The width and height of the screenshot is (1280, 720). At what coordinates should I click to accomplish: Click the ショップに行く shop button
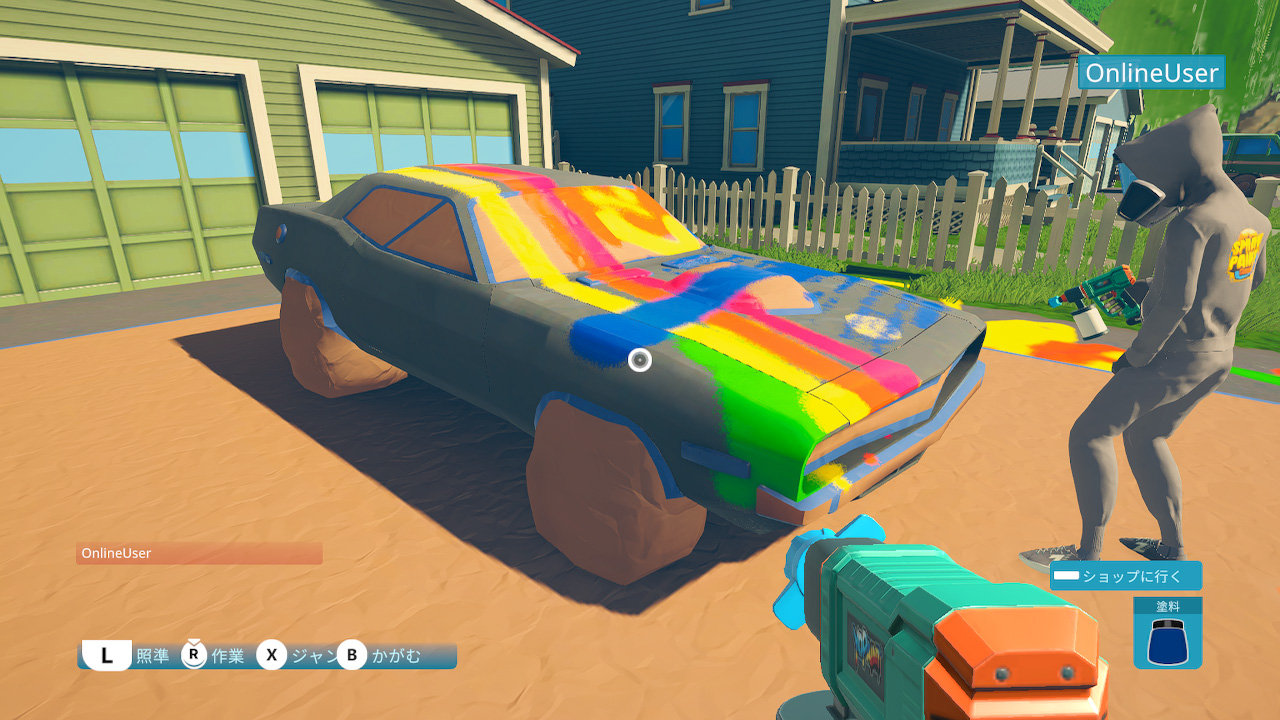click(1125, 576)
